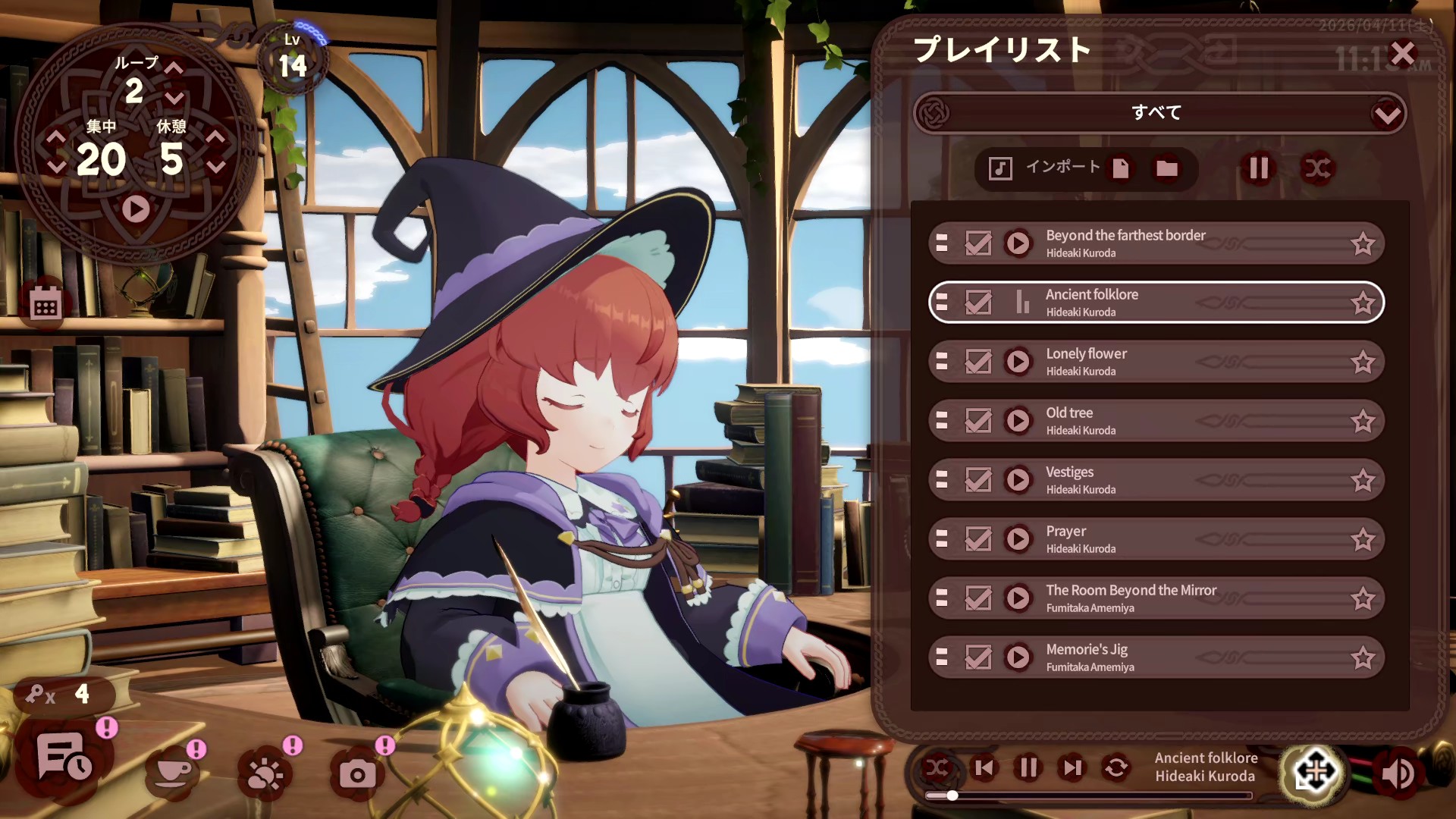The image size is (1456, 819).
Task: Uncheck the Old tree track
Action: 978,420
